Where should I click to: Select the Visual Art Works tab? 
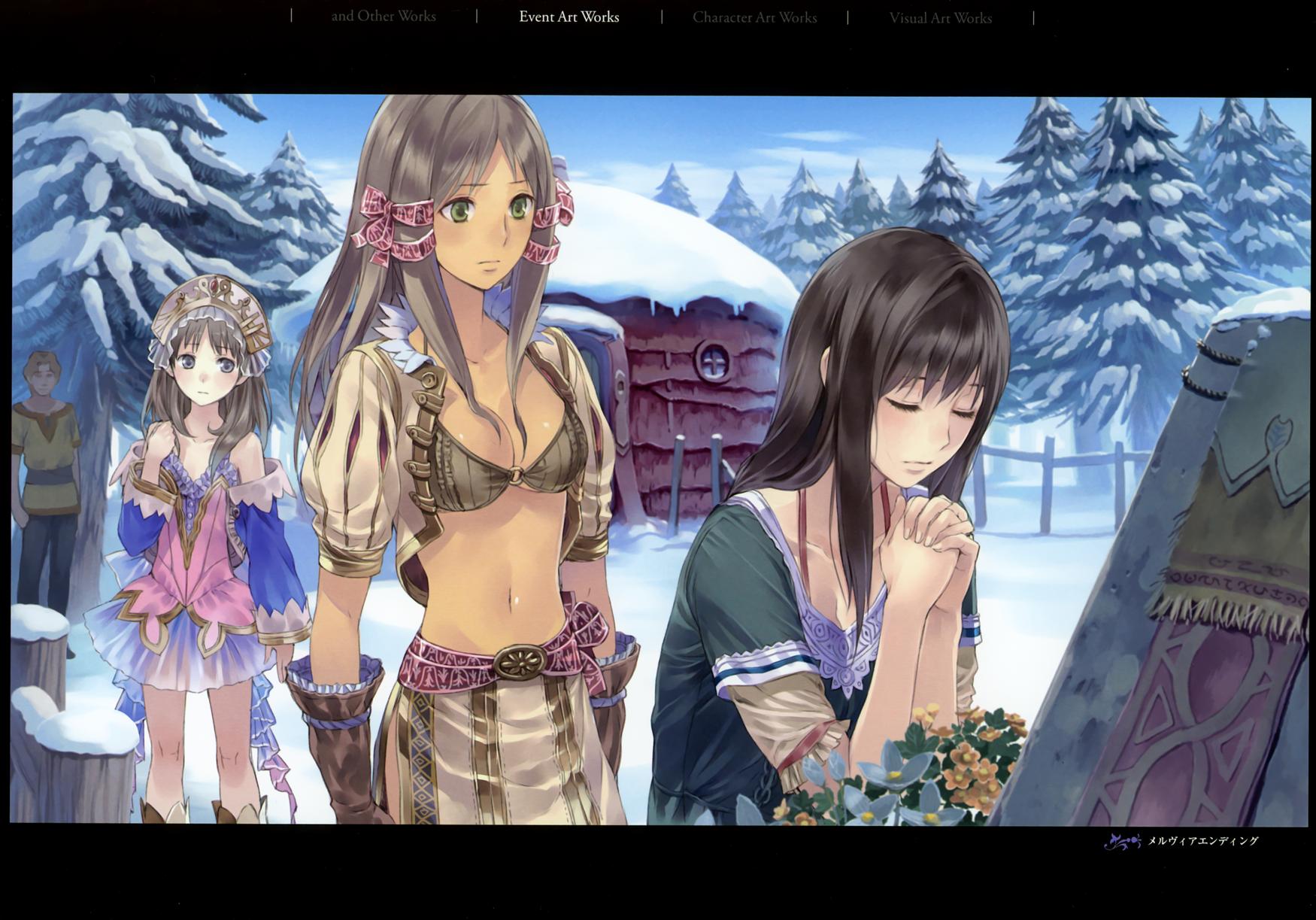point(940,17)
